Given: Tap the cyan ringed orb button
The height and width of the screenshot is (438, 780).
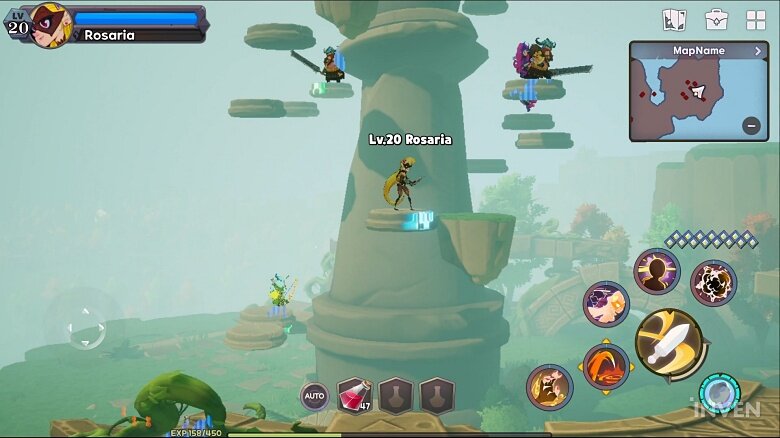Looking at the screenshot, I should pyautogui.click(x=718, y=394).
